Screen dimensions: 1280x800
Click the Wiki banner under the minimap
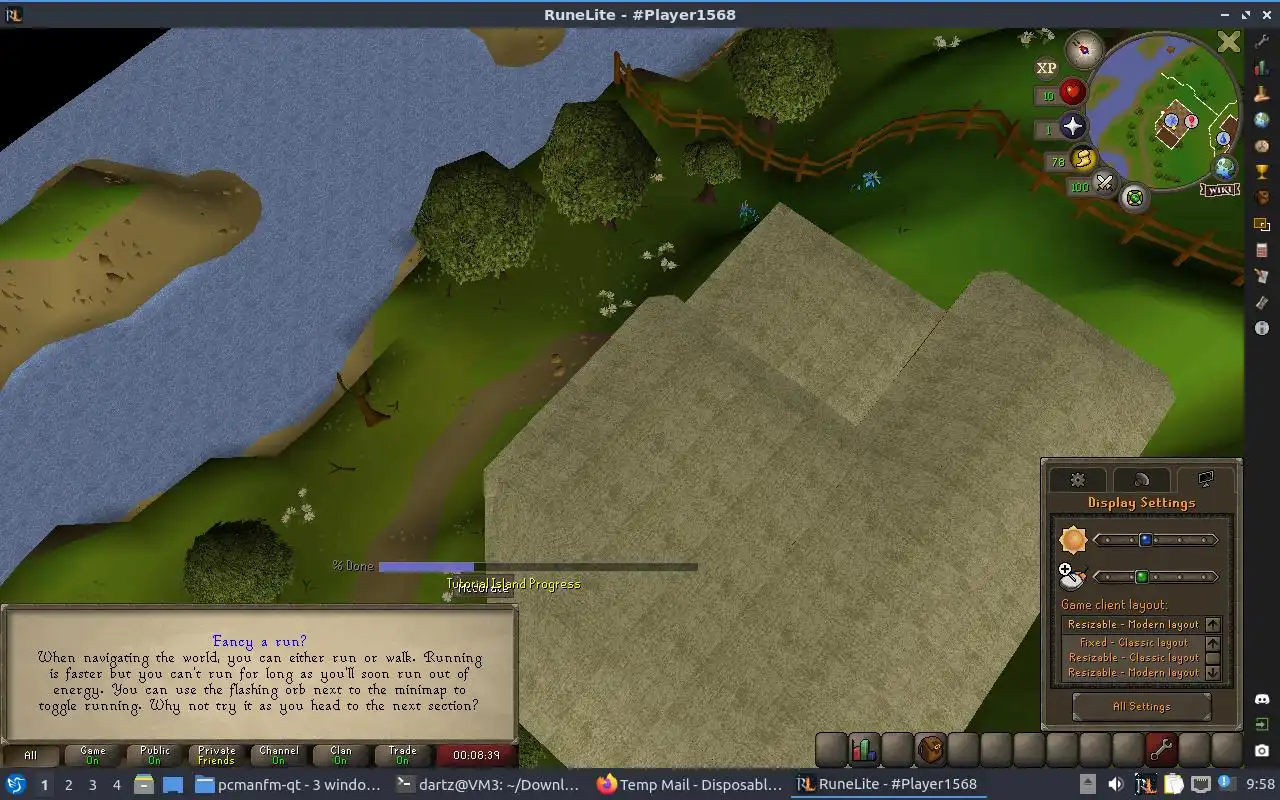click(x=1220, y=190)
